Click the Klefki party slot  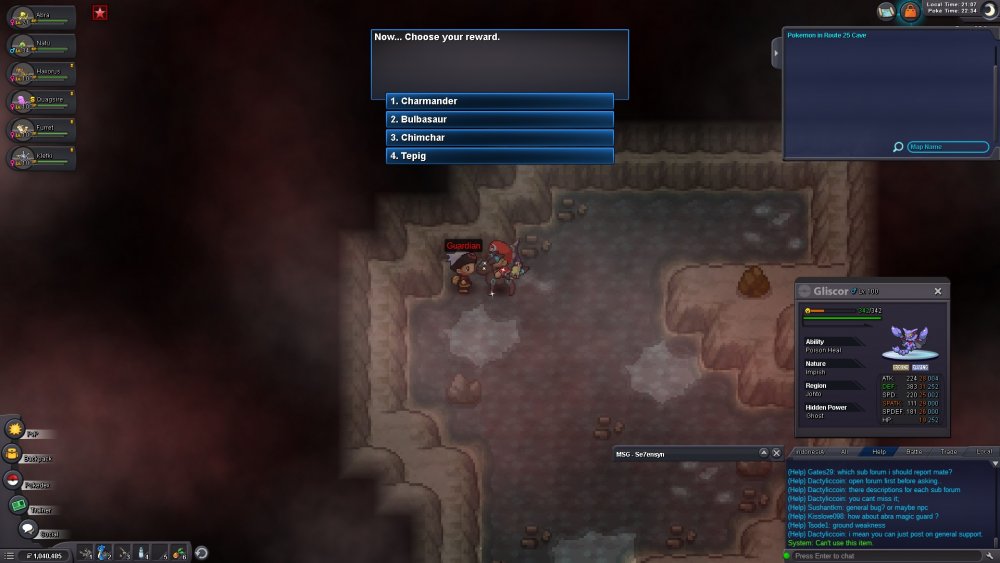pos(41,157)
